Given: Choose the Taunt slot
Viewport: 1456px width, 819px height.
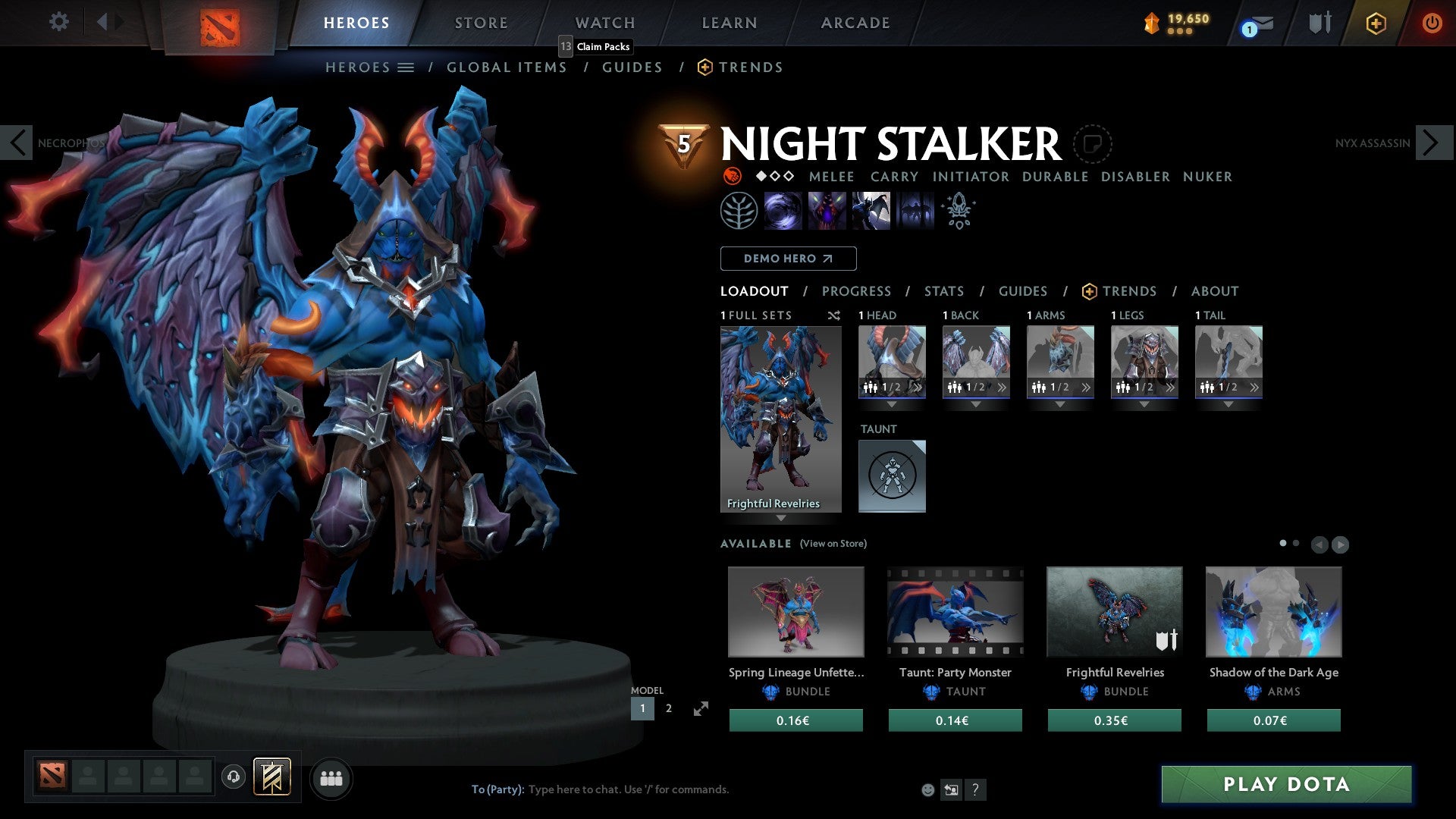Looking at the screenshot, I should pos(892,475).
